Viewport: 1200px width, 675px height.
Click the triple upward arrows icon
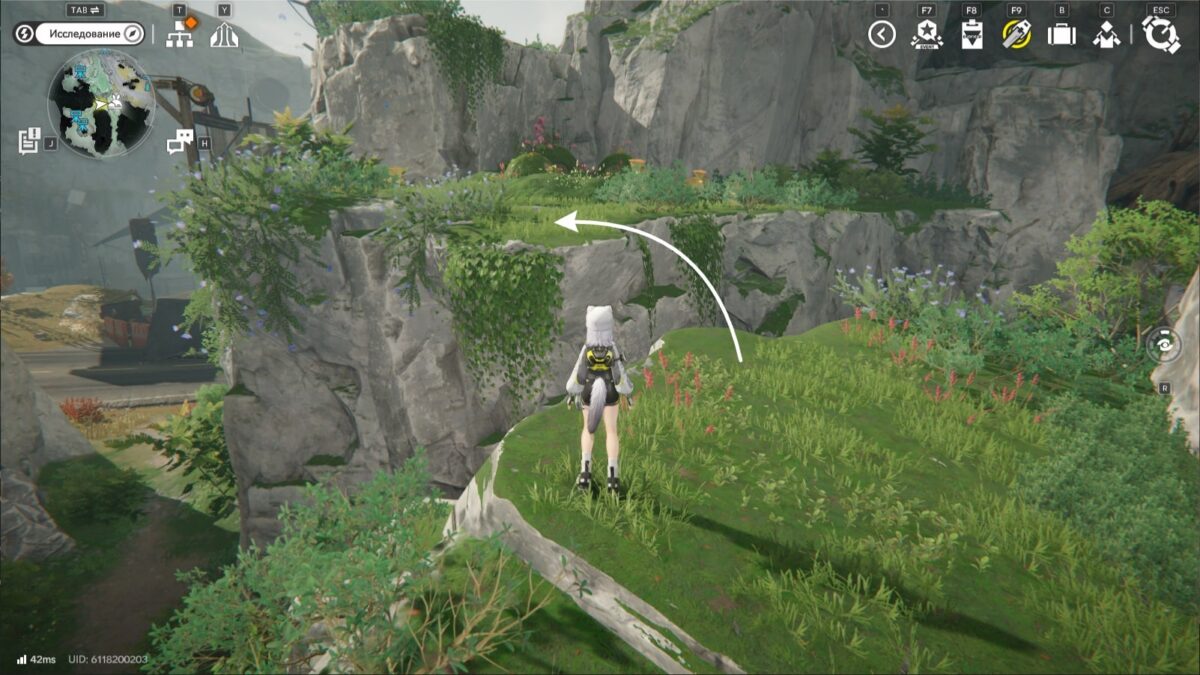(x=224, y=35)
